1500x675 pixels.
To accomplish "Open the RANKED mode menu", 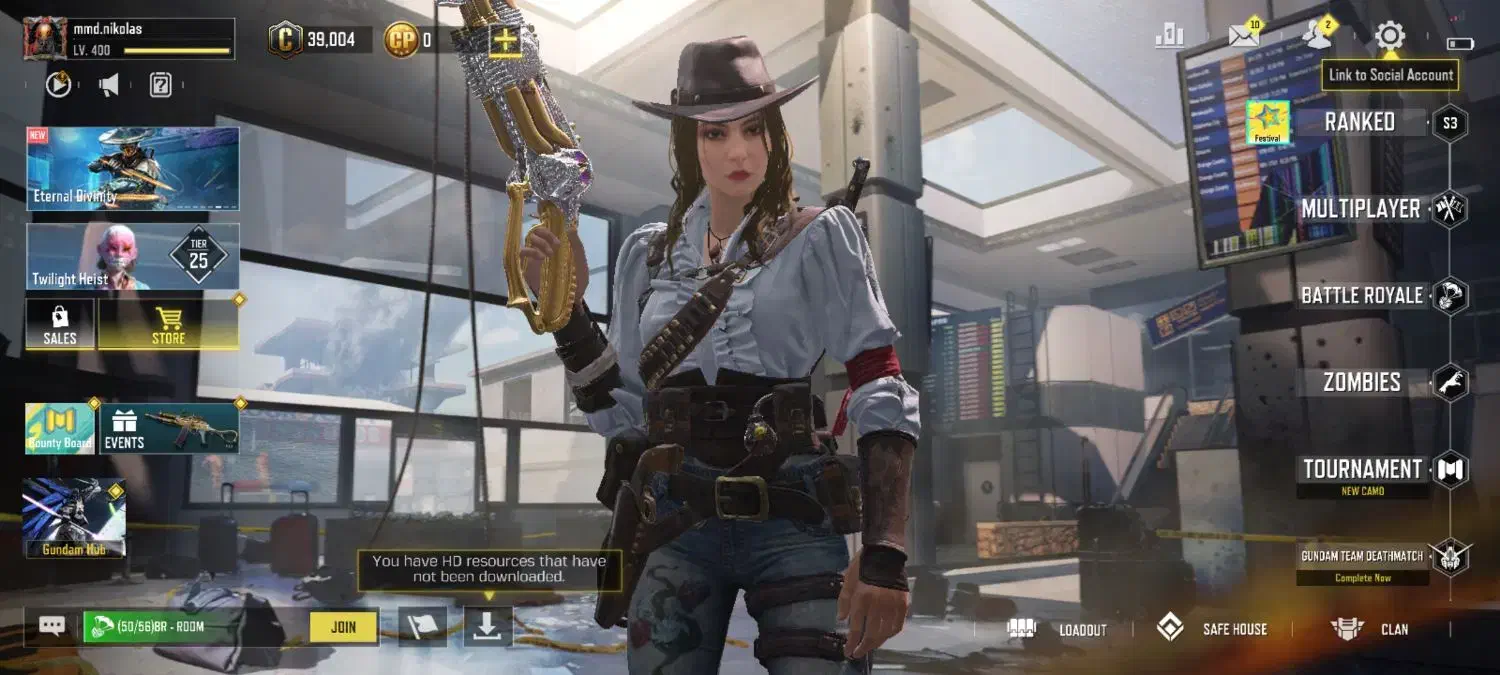I will click(1359, 122).
